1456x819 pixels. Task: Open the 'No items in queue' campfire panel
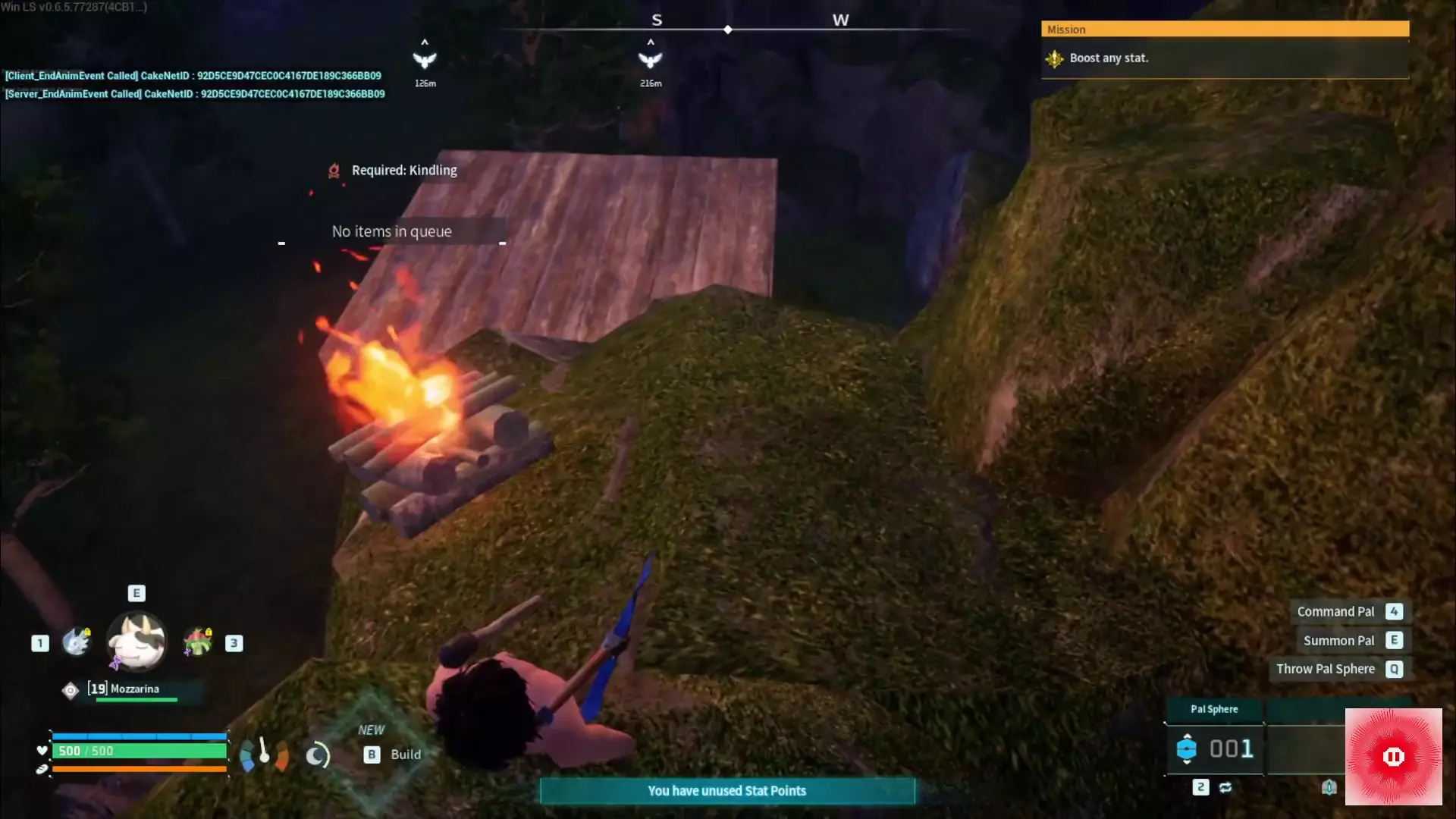(x=391, y=231)
